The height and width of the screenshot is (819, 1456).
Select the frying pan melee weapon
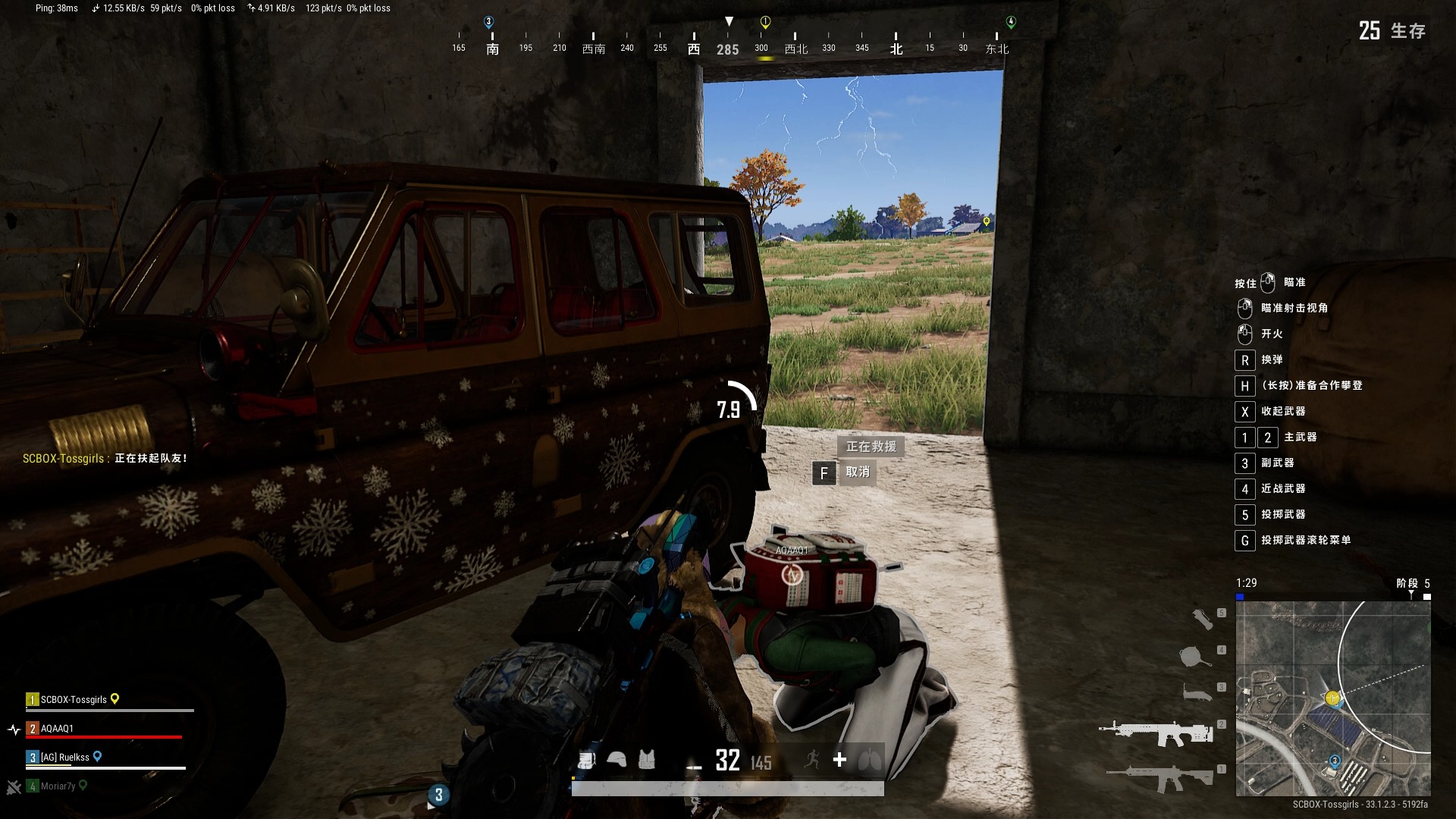(1197, 656)
